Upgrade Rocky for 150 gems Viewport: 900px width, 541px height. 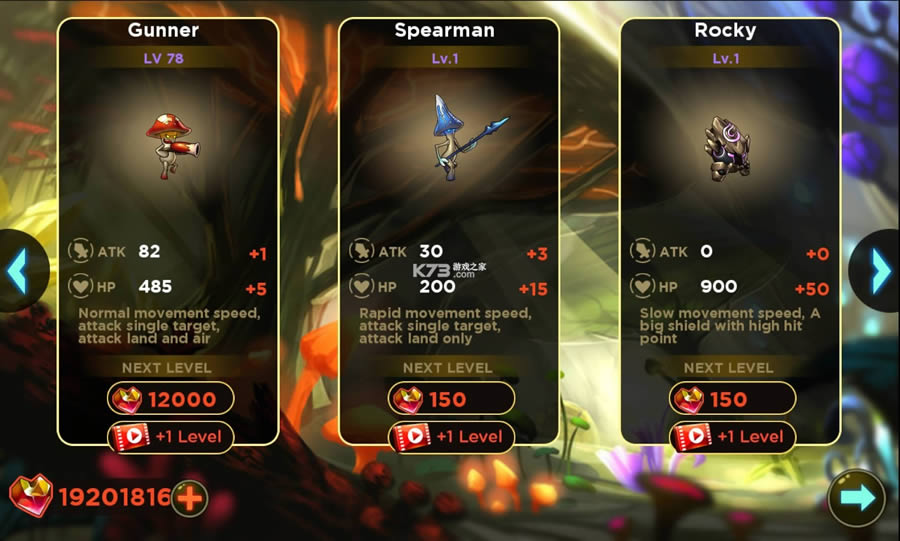pos(732,400)
